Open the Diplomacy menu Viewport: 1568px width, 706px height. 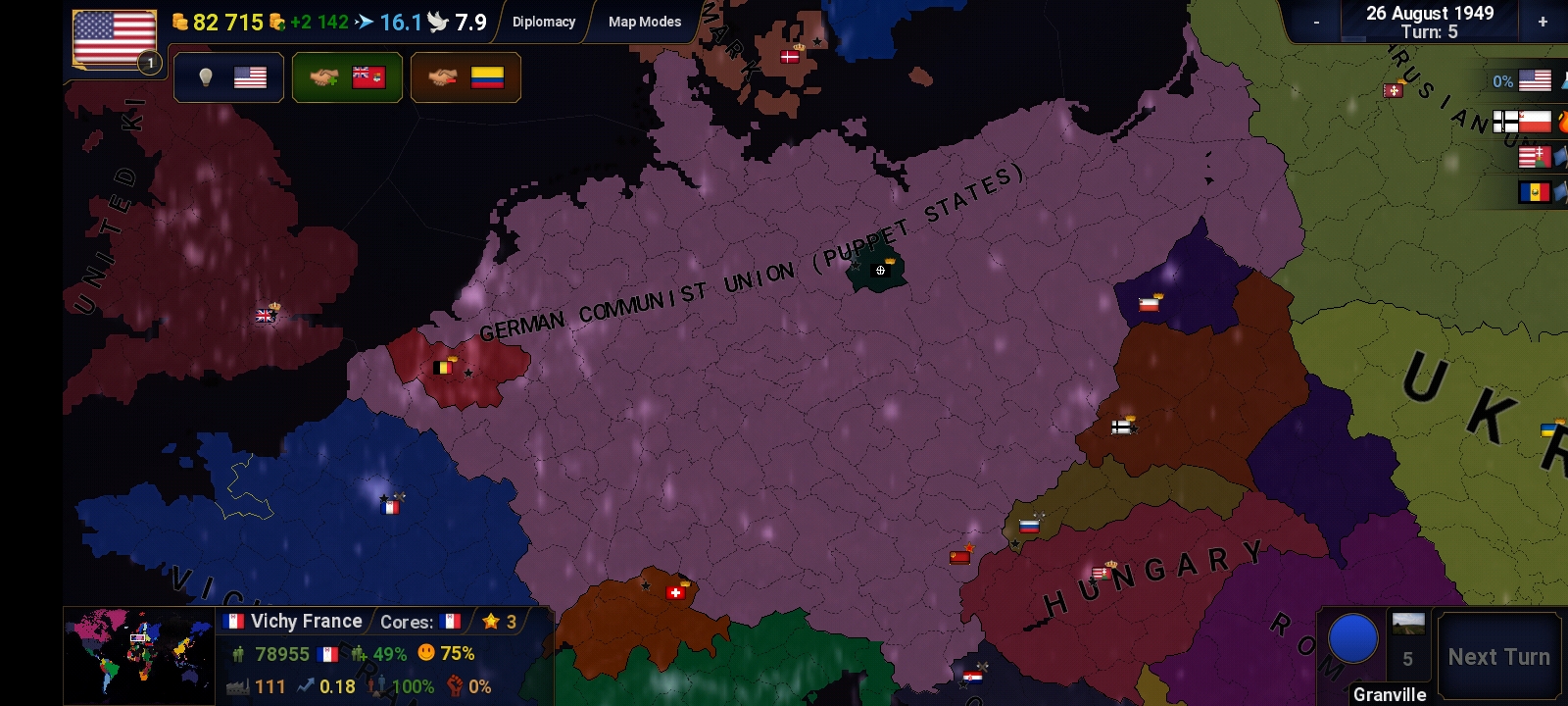pyautogui.click(x=544, y=22)
